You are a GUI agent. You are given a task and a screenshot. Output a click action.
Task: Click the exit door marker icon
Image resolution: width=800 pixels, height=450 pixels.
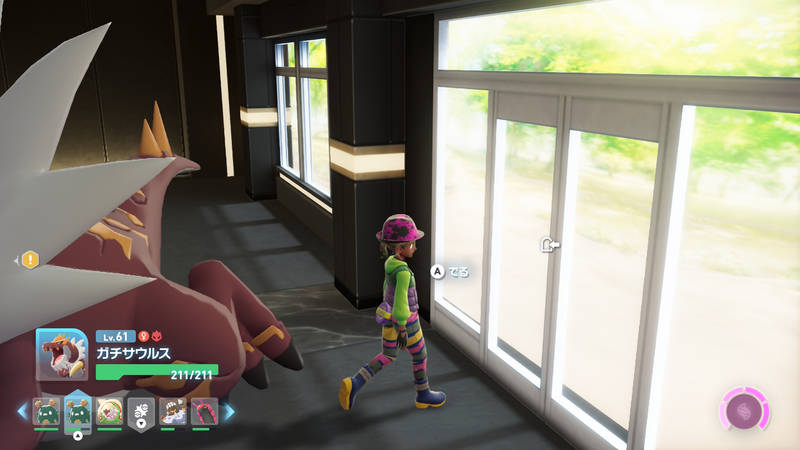coord(550,244)
